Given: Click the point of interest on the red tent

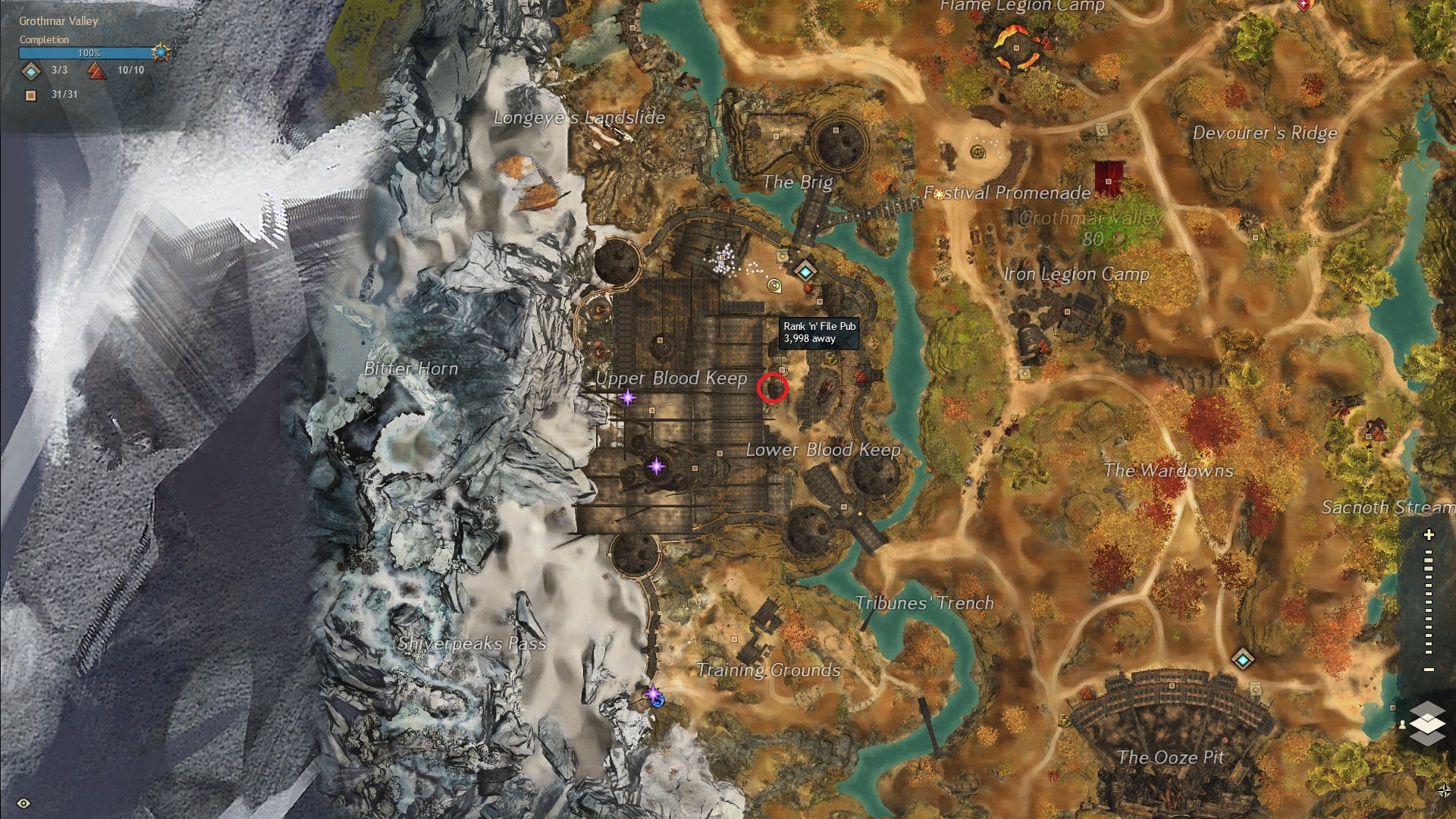Looking at the screenshot, I should tap(1109, 180).
